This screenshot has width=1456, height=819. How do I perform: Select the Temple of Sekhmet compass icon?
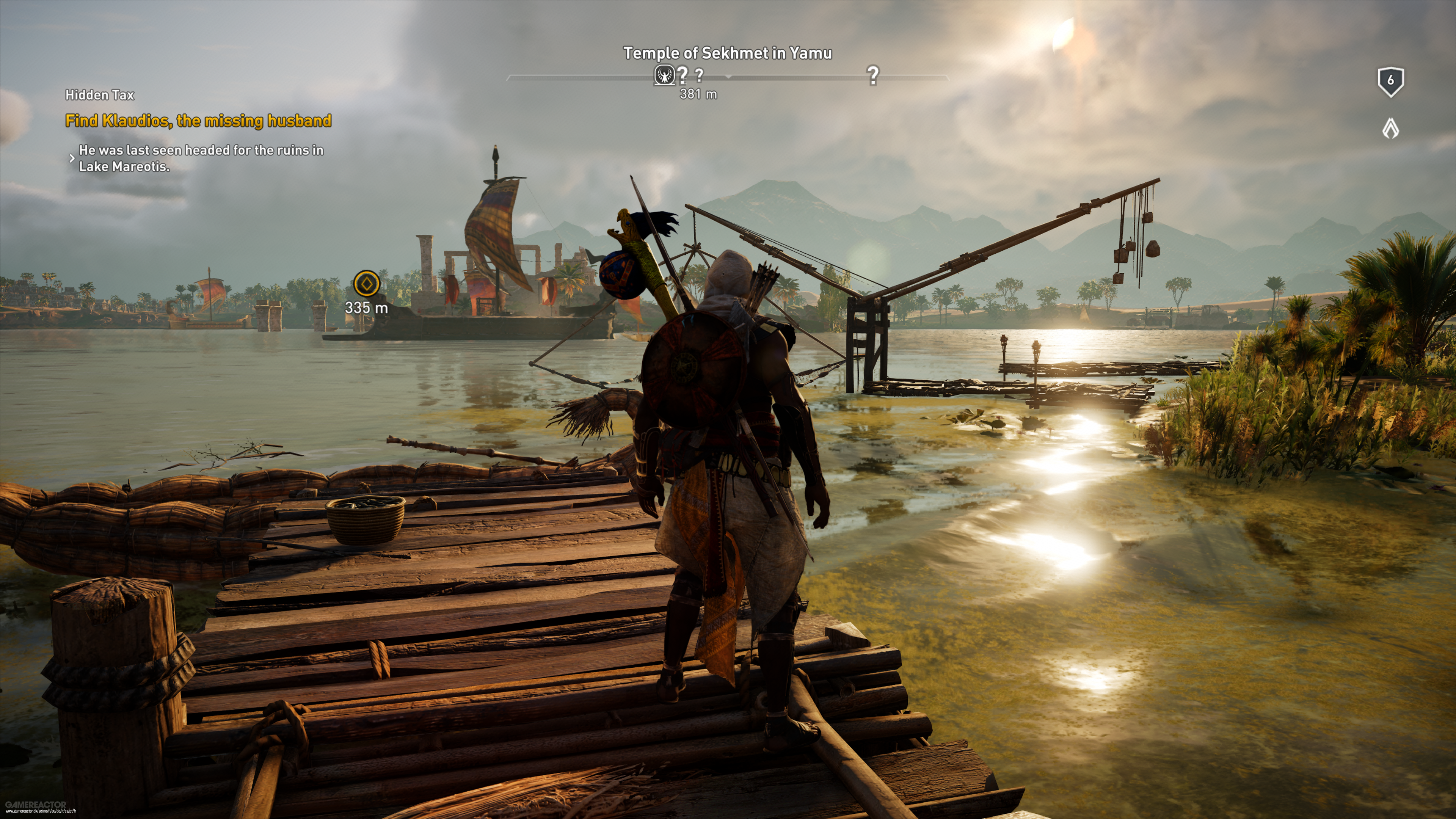pos(664,75)
